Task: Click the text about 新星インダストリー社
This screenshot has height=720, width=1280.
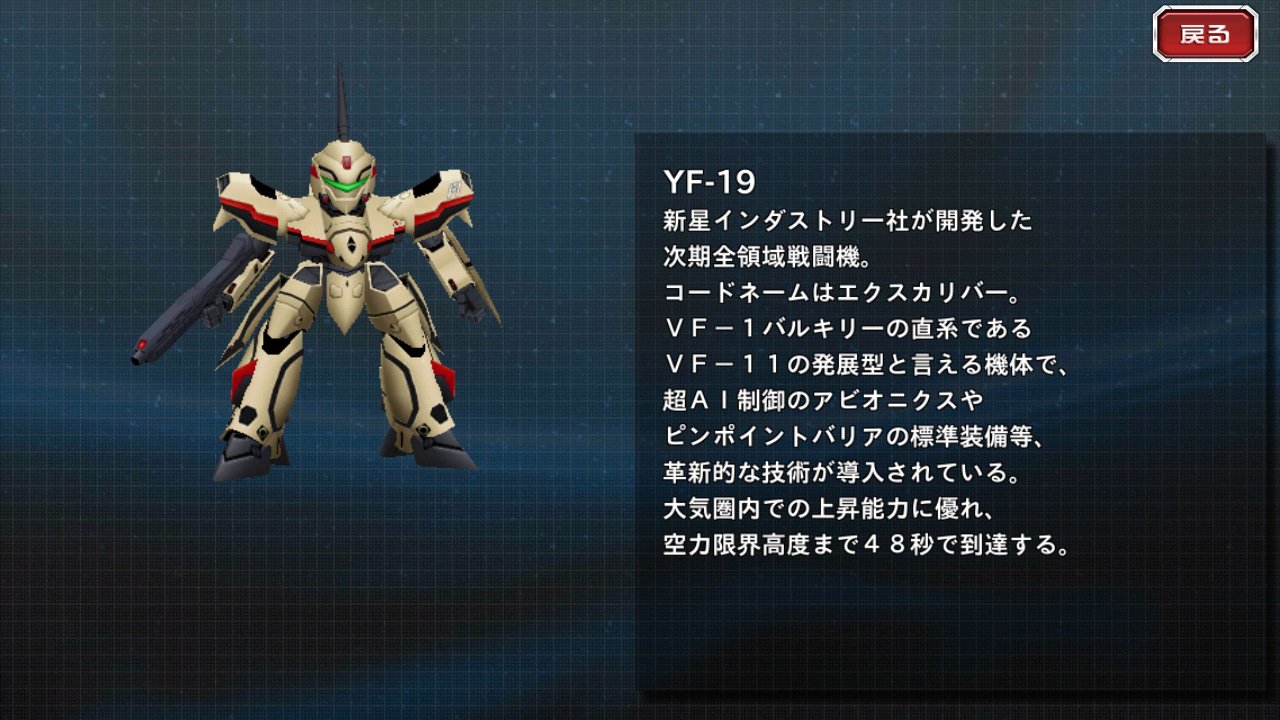Action: pyautogui.click(x=845, y=222)
